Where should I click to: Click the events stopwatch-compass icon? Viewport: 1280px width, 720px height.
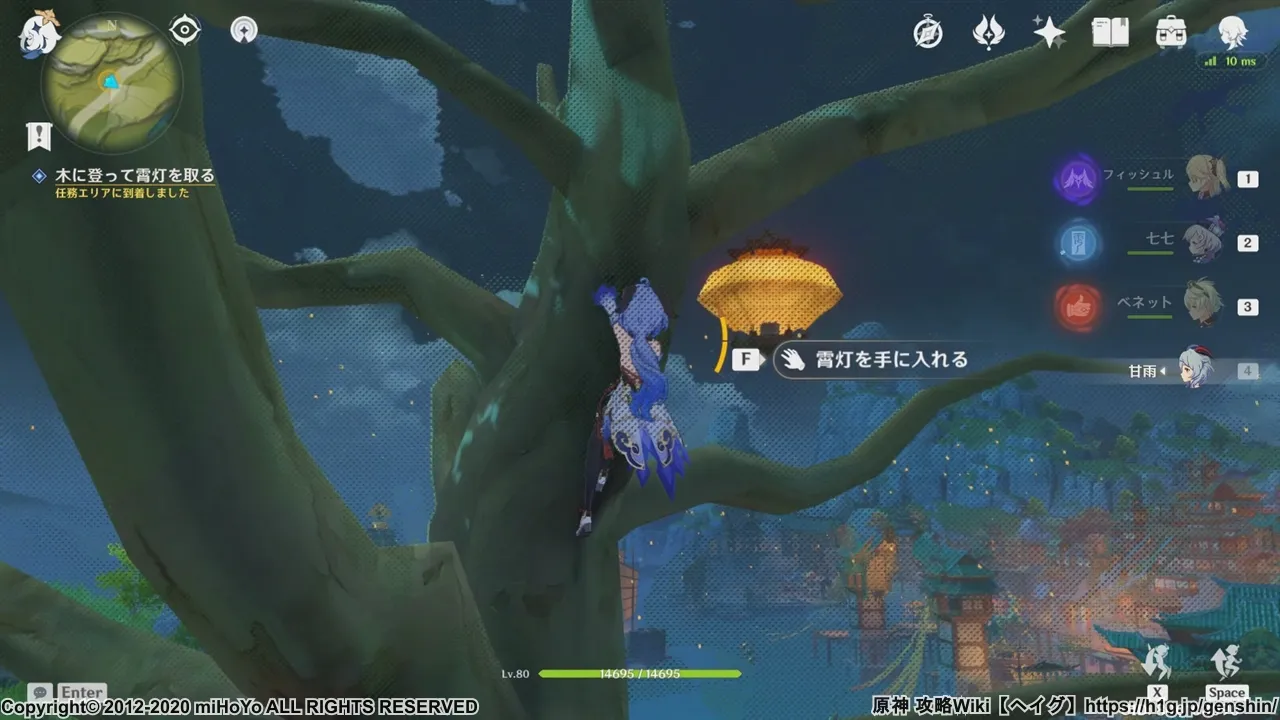928,33
